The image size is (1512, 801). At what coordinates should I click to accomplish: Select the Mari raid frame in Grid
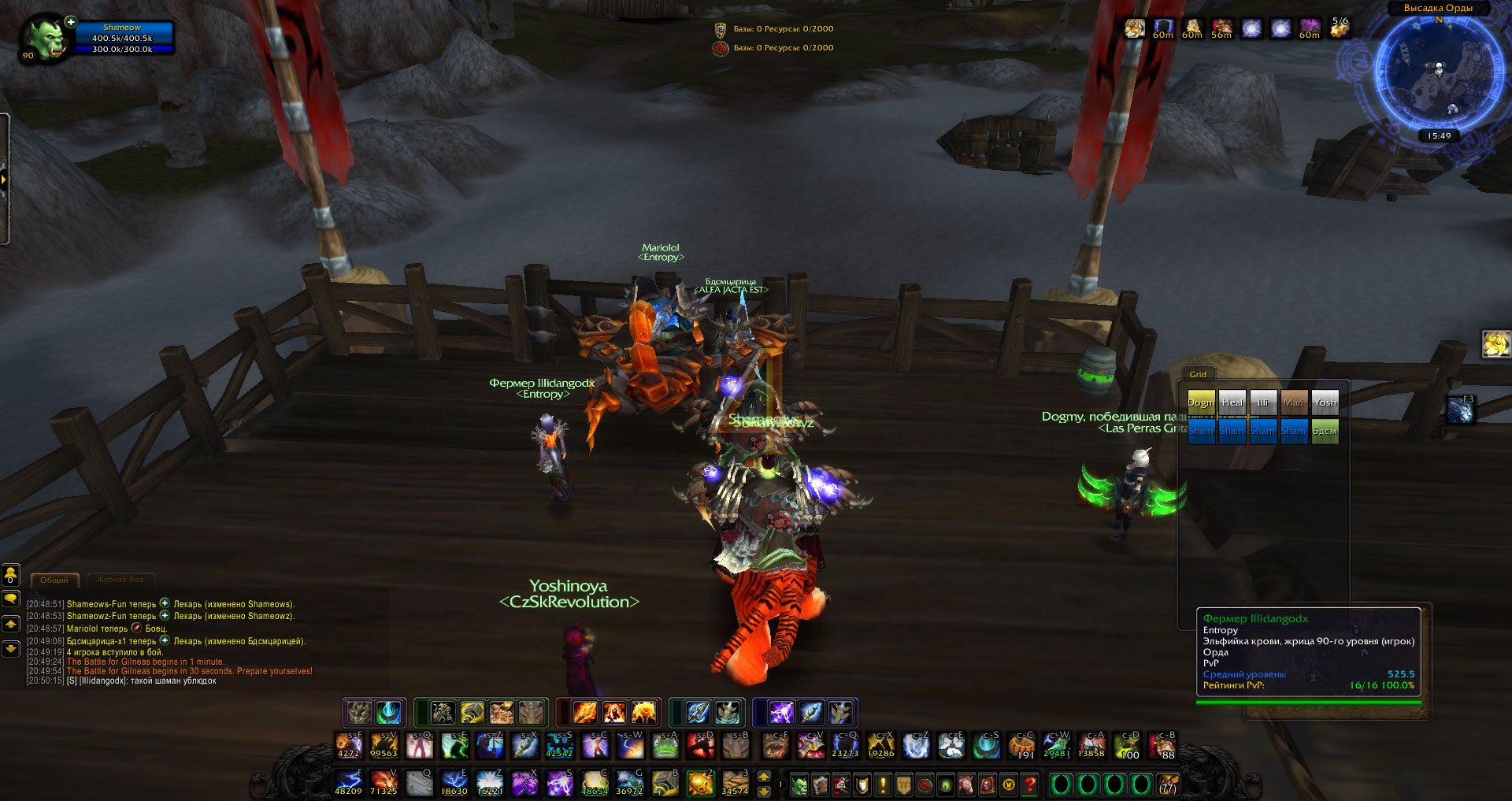point(1294,402)
